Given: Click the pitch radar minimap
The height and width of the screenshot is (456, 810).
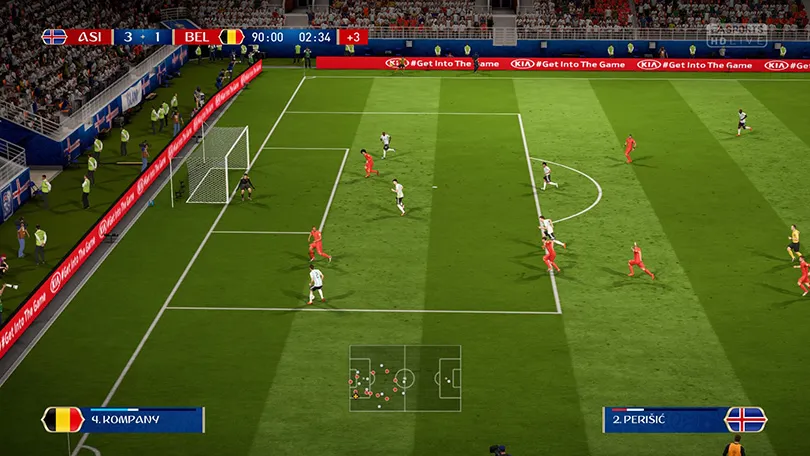Looking at the screenshot, I should [405, 378].
